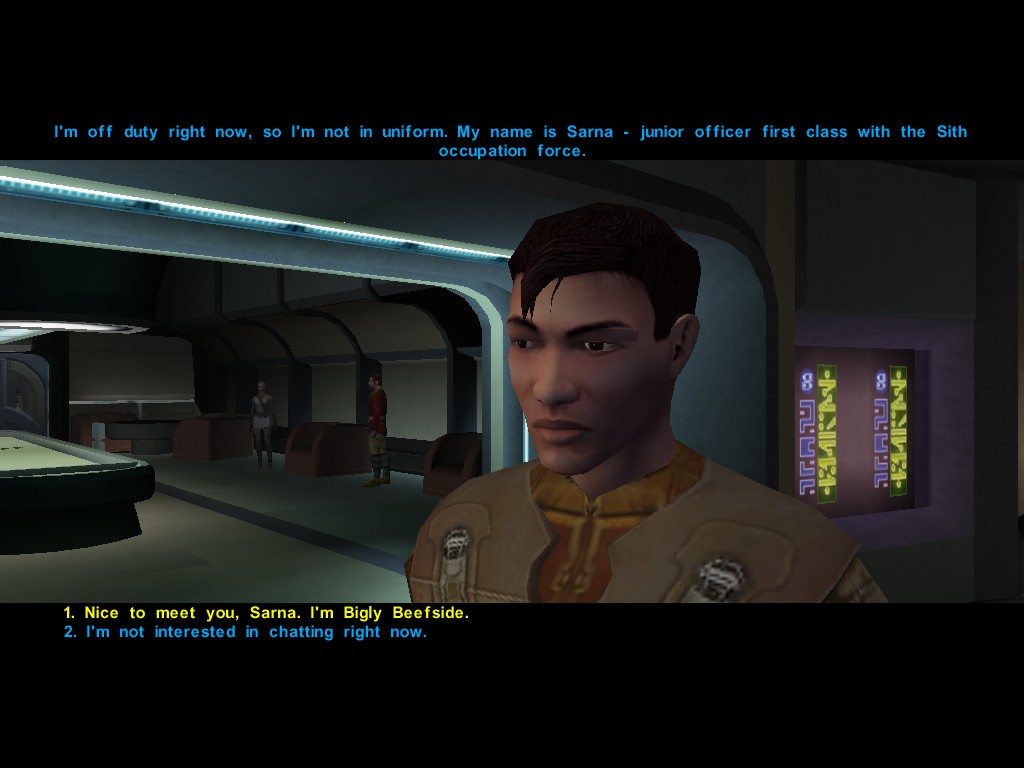
Task: Select "I'm not interested in chatting" reply
Action: 245,632
